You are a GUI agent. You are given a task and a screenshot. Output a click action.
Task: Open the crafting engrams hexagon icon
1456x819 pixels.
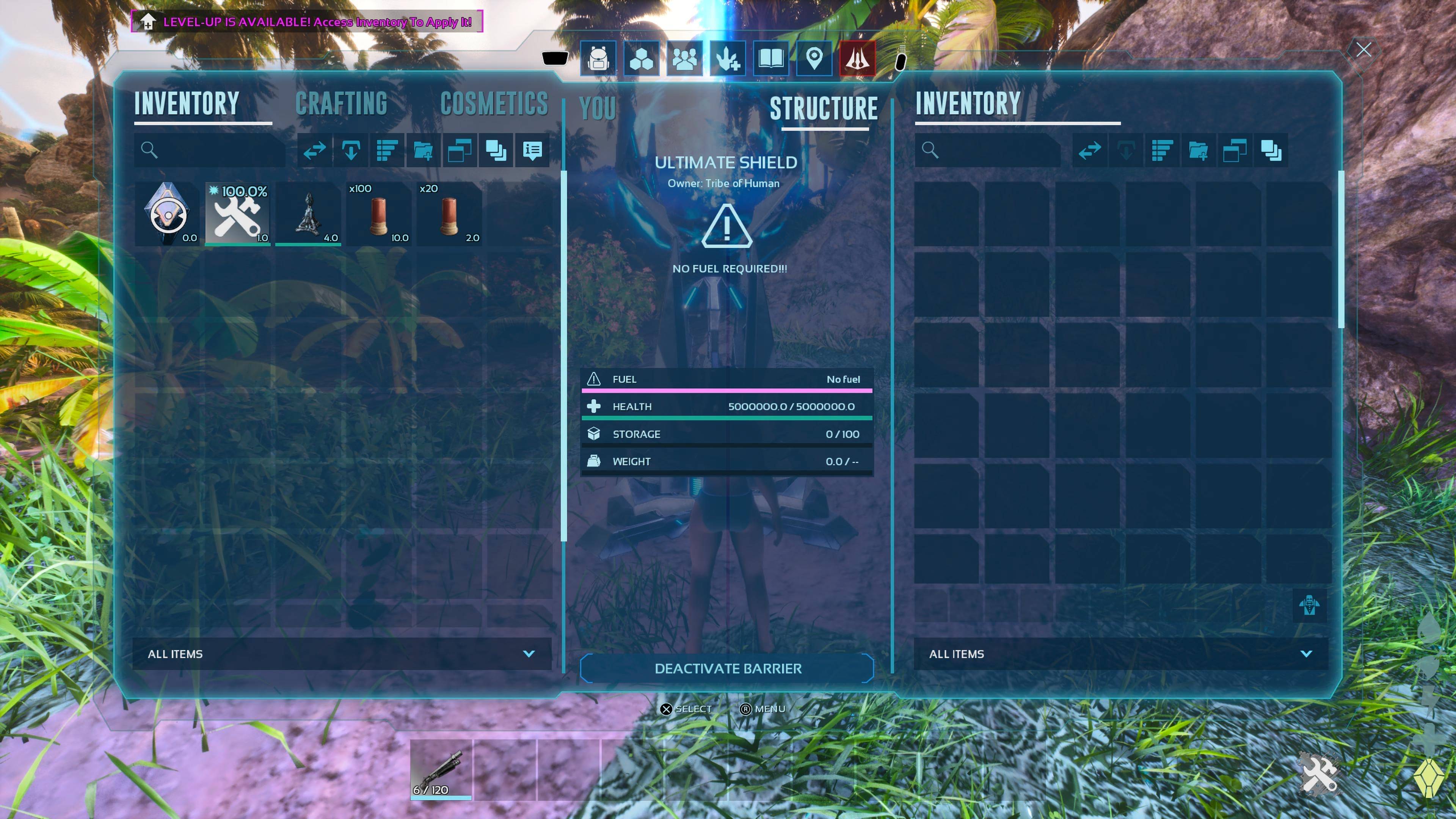click(641, 59)
